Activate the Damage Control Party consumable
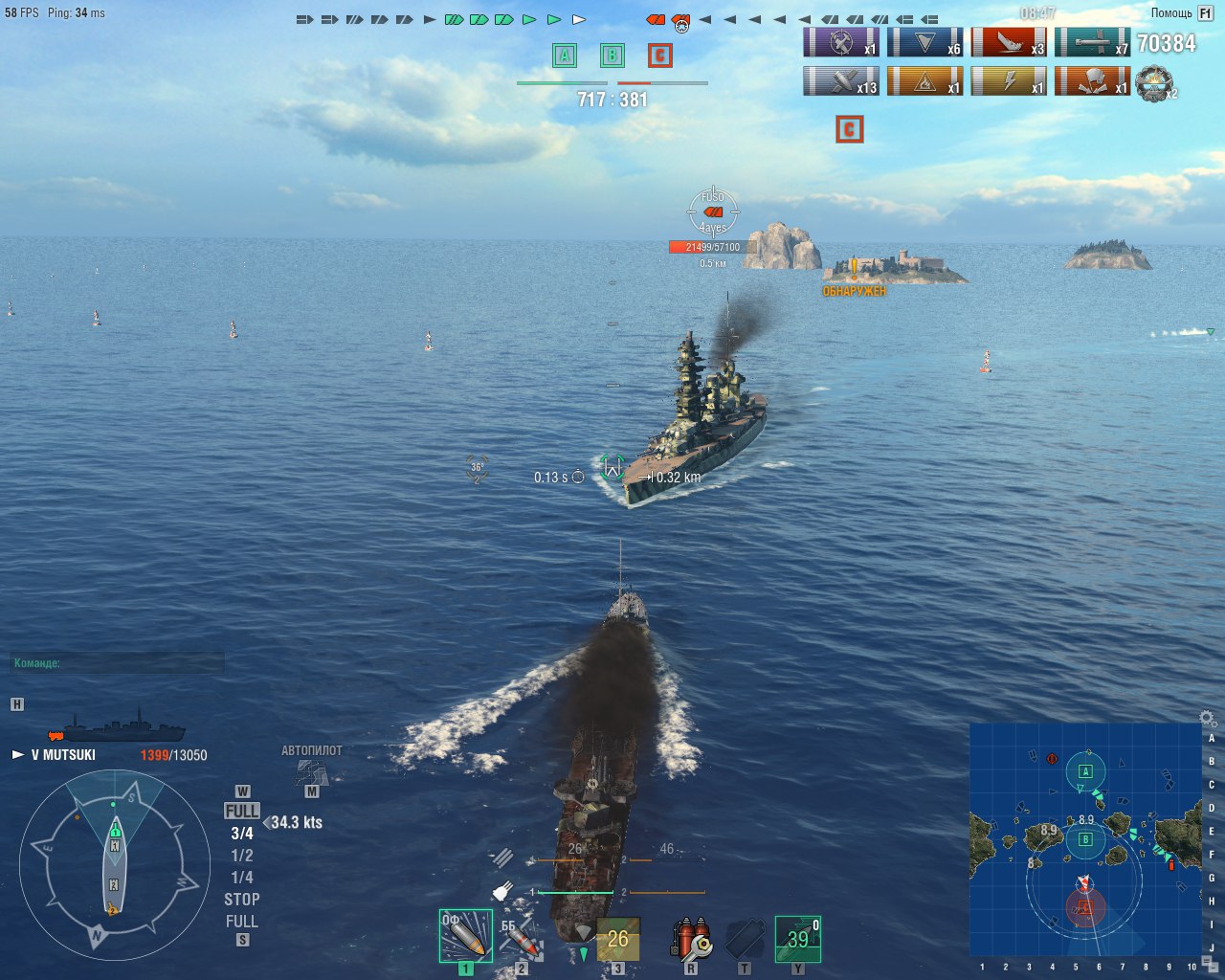The image size is (1225, 980). click(690, 938)
